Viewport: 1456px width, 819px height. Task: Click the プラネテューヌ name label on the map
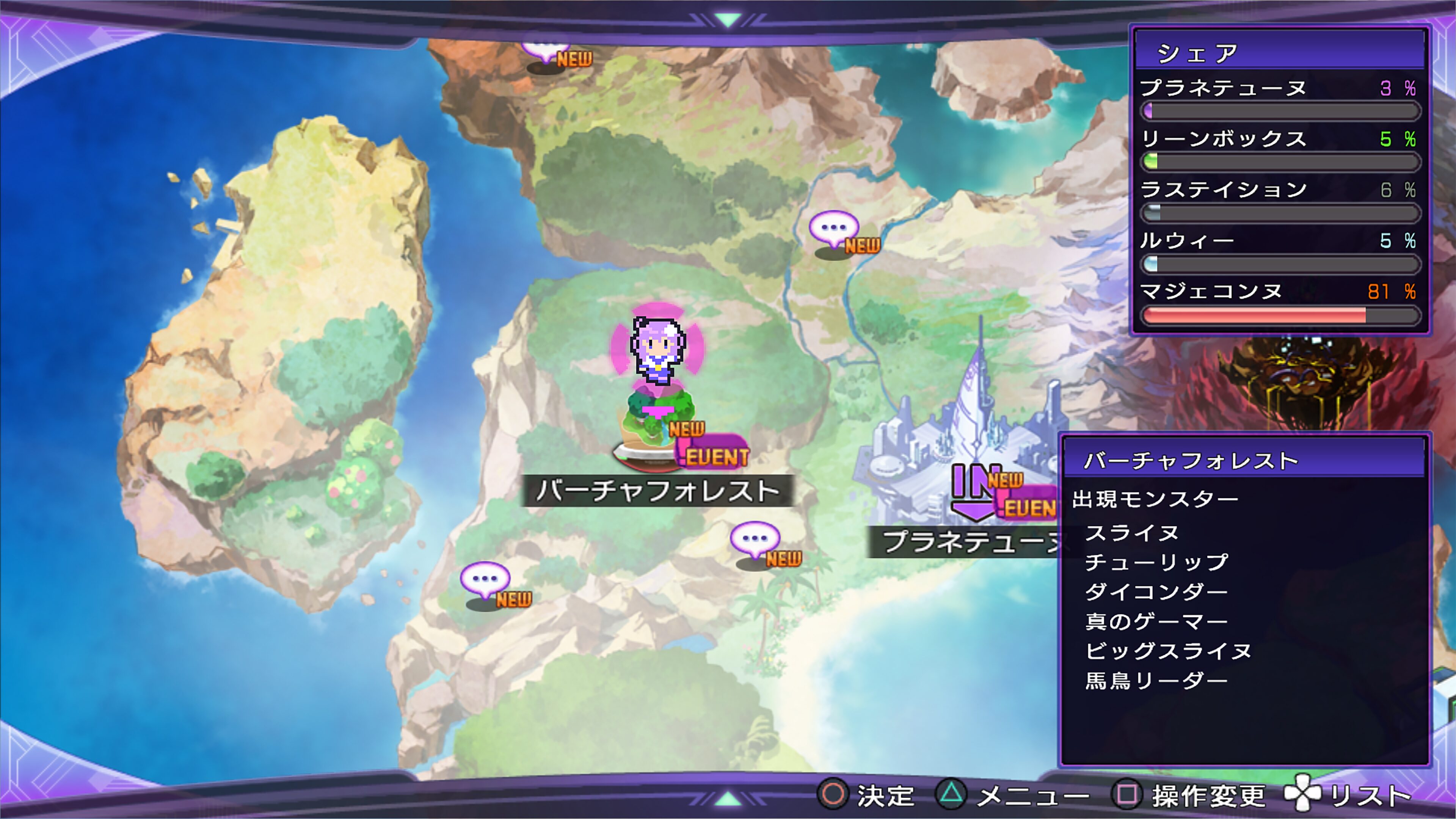click(x=970, y=541)
